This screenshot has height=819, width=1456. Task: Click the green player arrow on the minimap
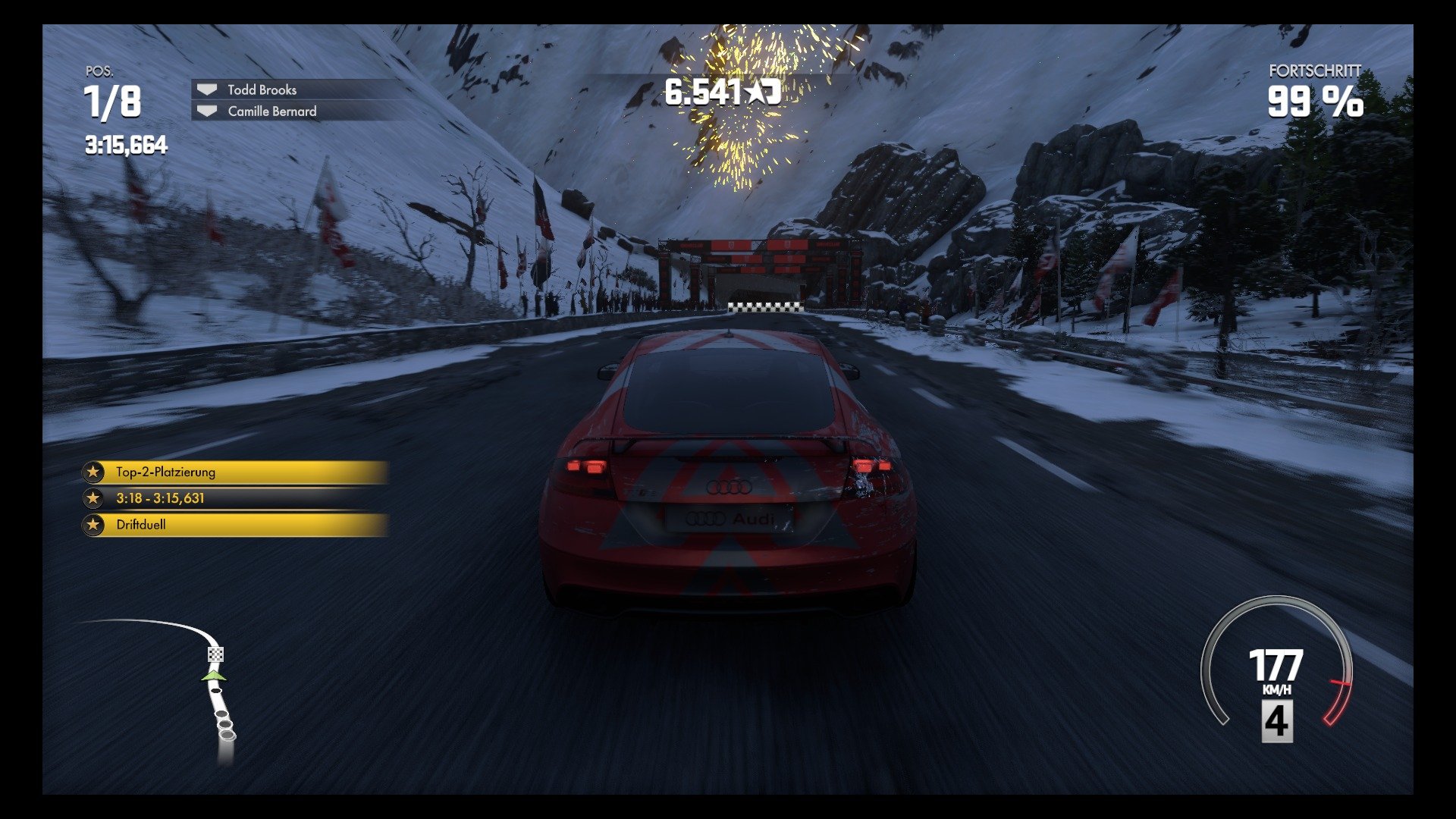215,673
